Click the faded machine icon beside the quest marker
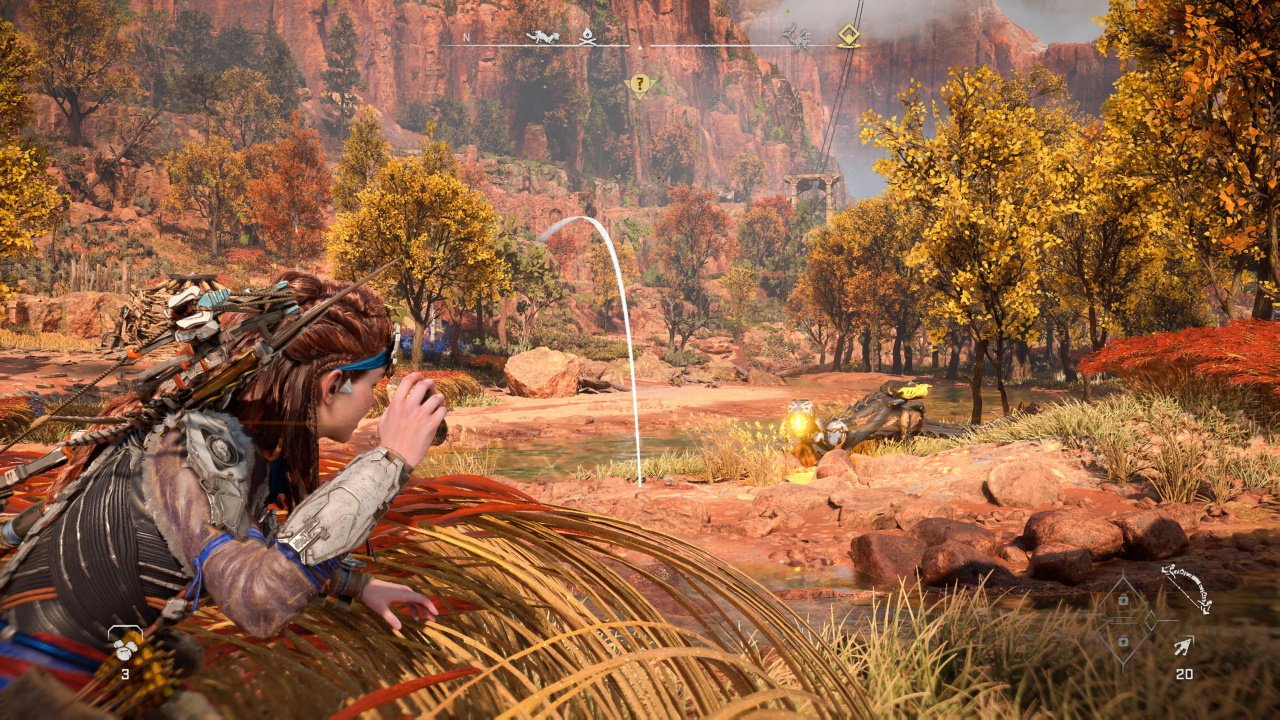Viewport: 1280px width, 720px height. [x=797, y=37]
